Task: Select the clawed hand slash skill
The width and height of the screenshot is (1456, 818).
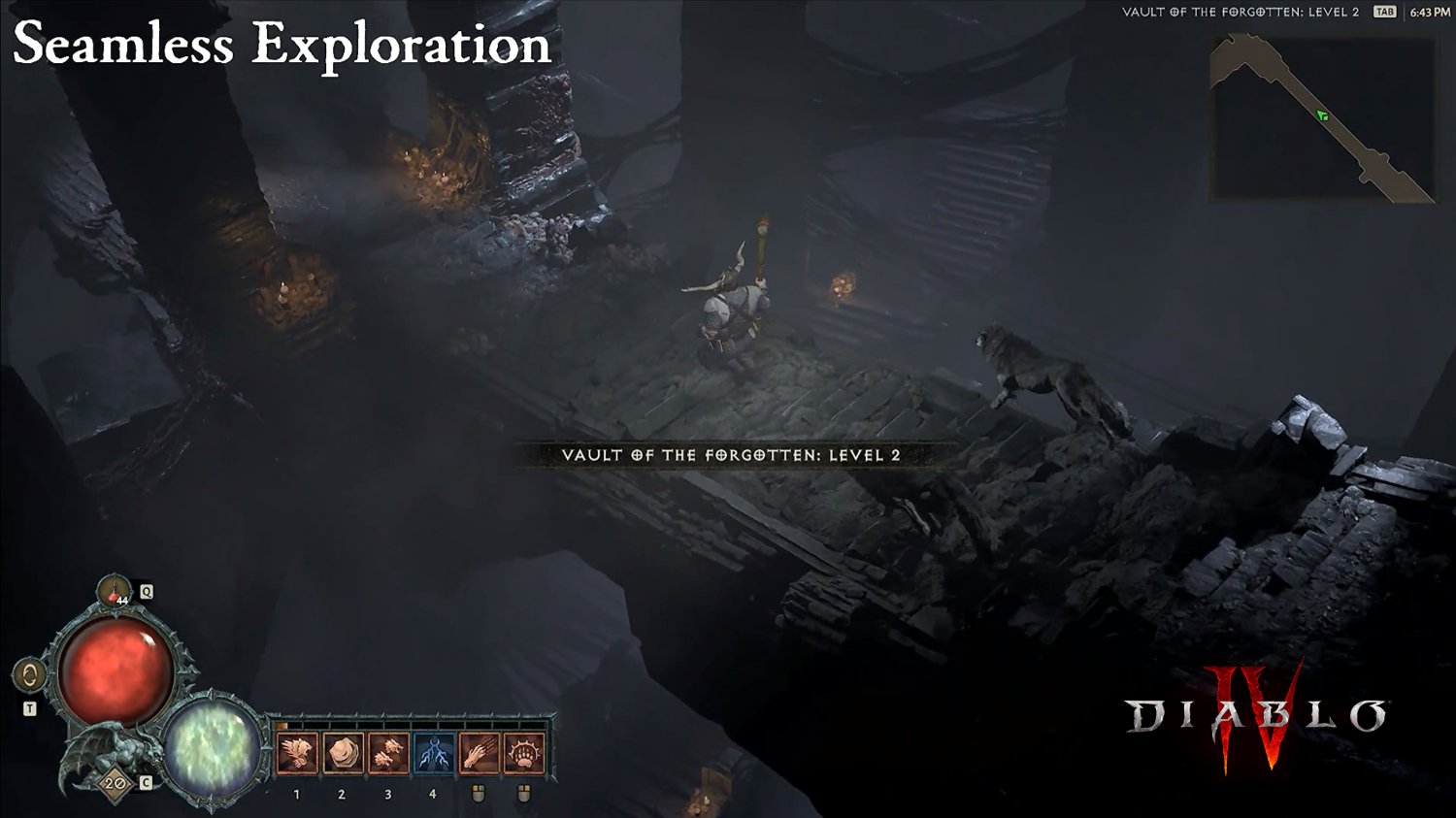Action: coord(479,753)
